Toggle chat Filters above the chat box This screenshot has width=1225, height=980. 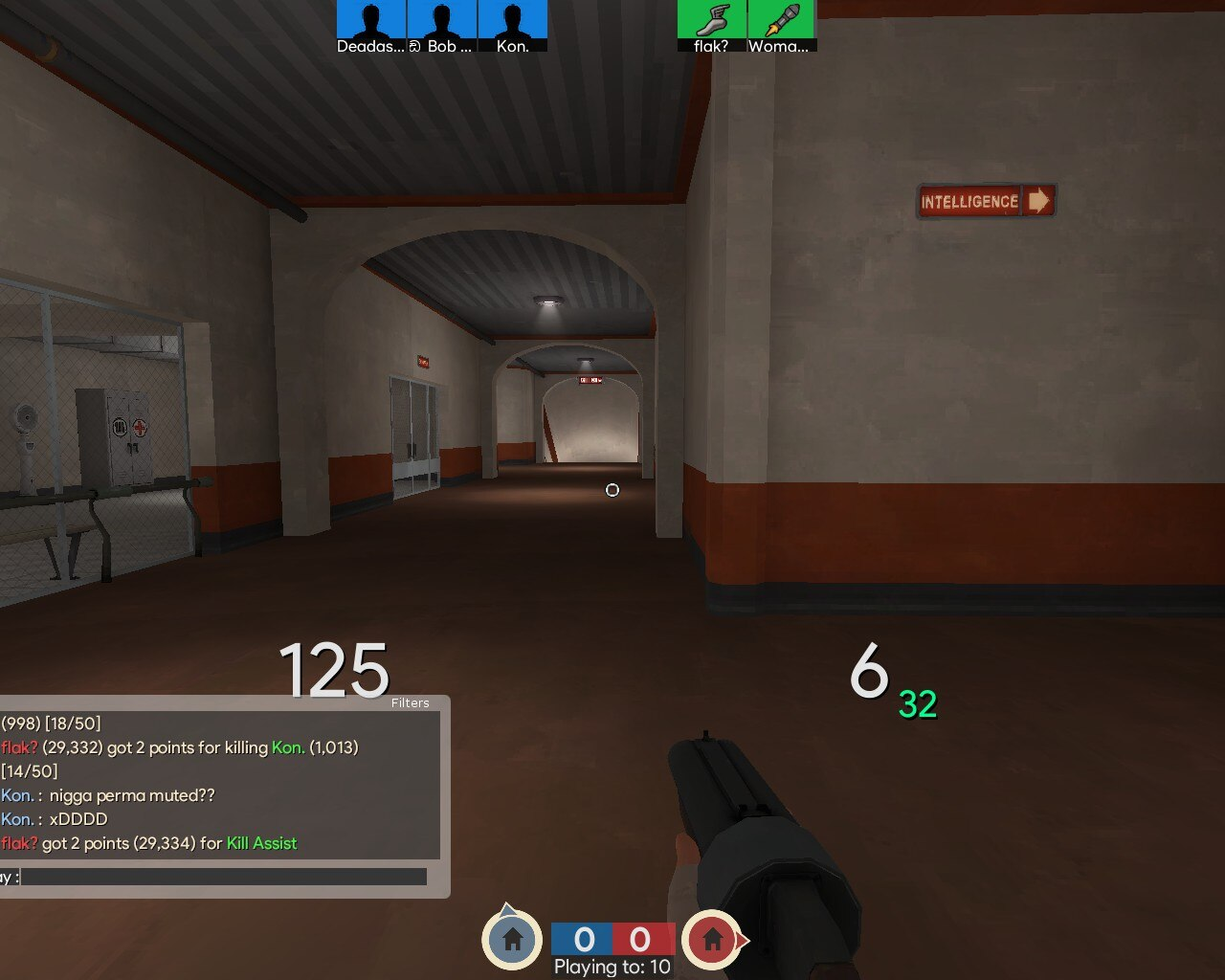410,702
